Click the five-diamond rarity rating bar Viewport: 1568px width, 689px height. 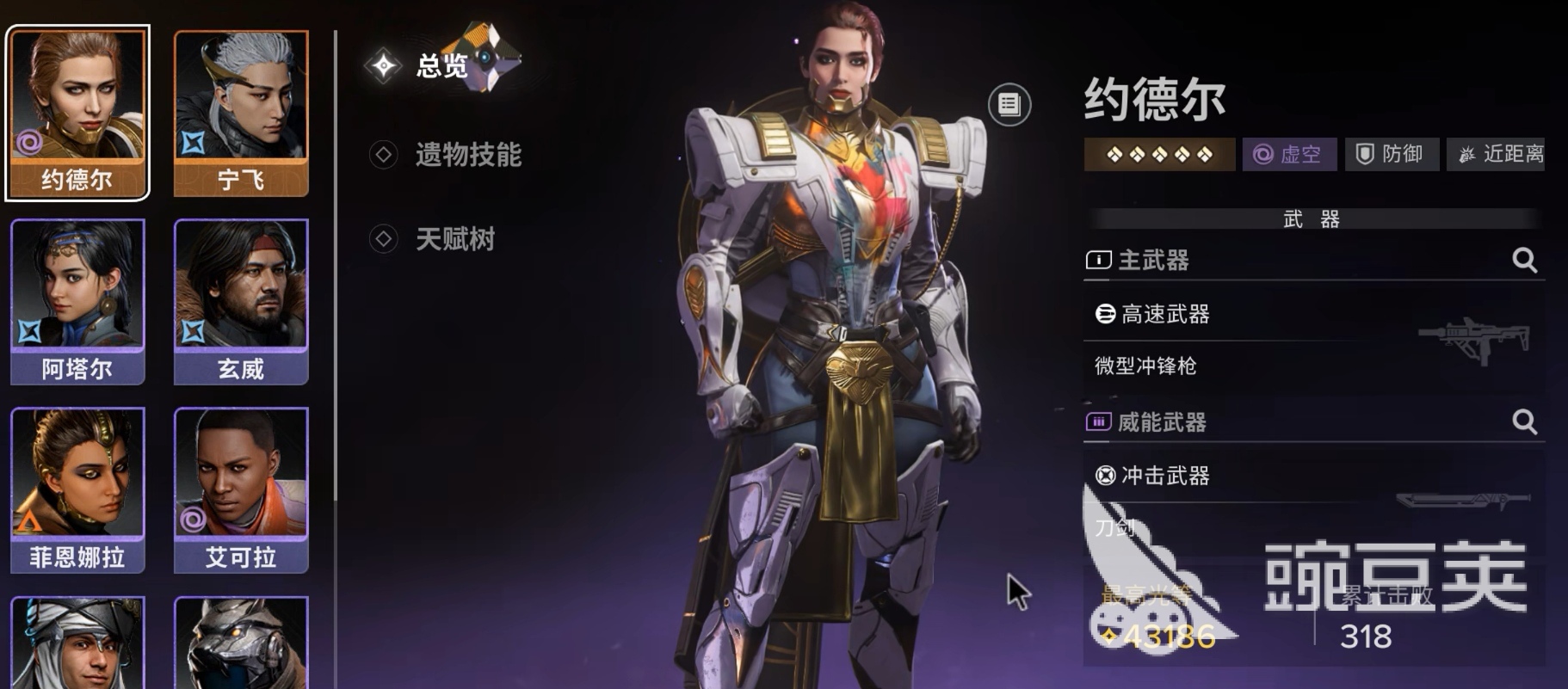tap(1158, 155)
